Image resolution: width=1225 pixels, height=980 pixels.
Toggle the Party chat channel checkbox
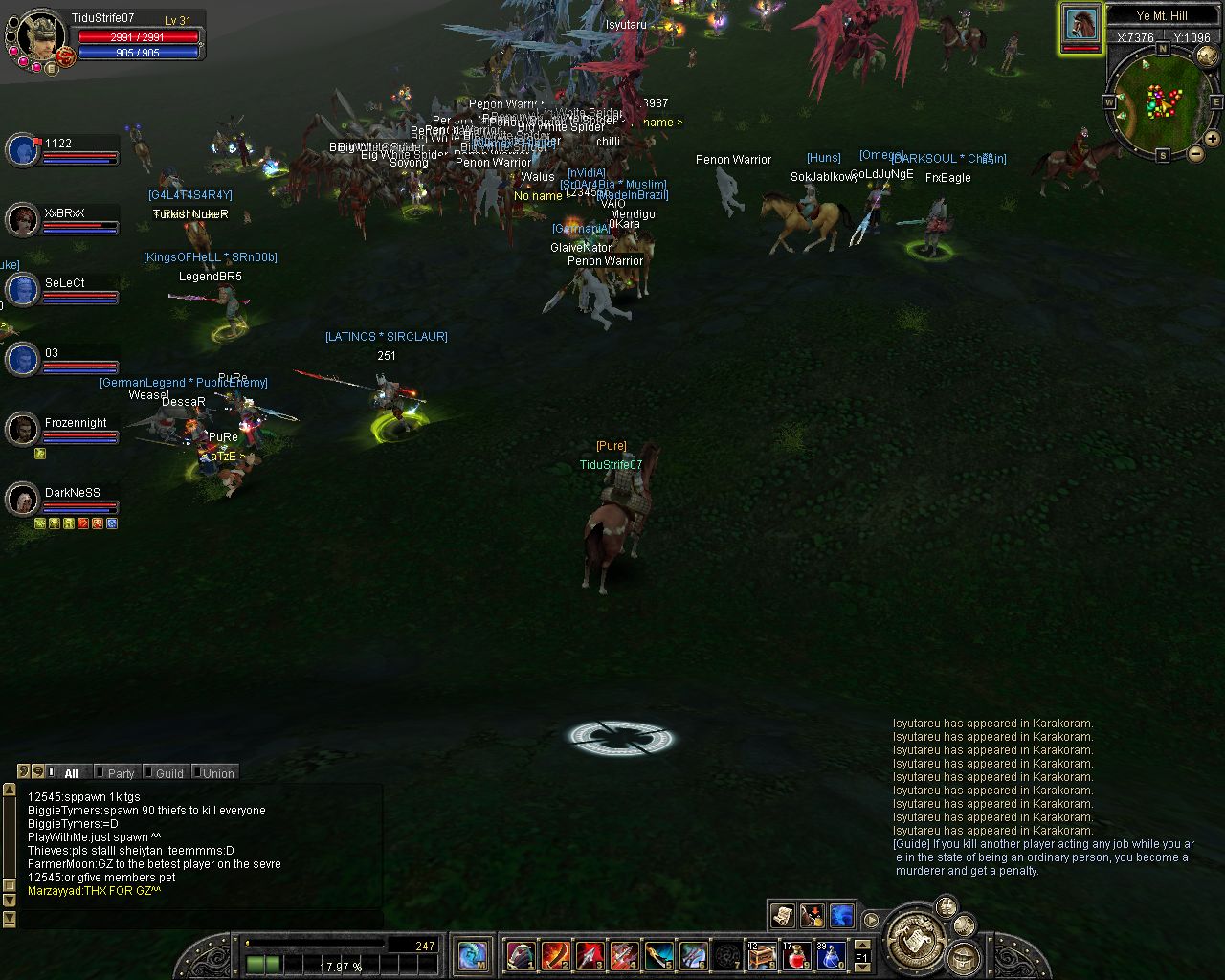100,772
